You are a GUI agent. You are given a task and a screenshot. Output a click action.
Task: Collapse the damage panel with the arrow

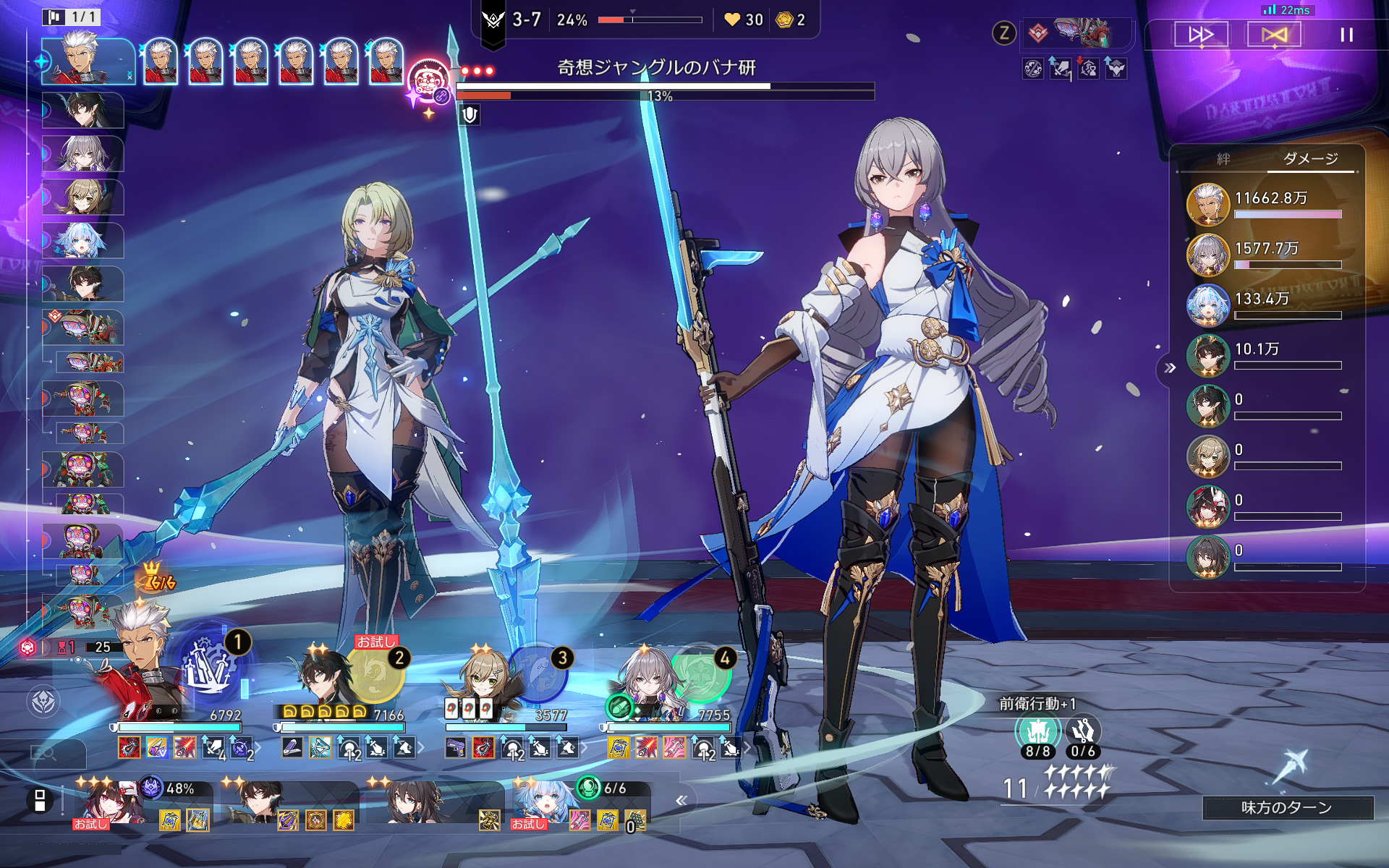coord(1170,368)
